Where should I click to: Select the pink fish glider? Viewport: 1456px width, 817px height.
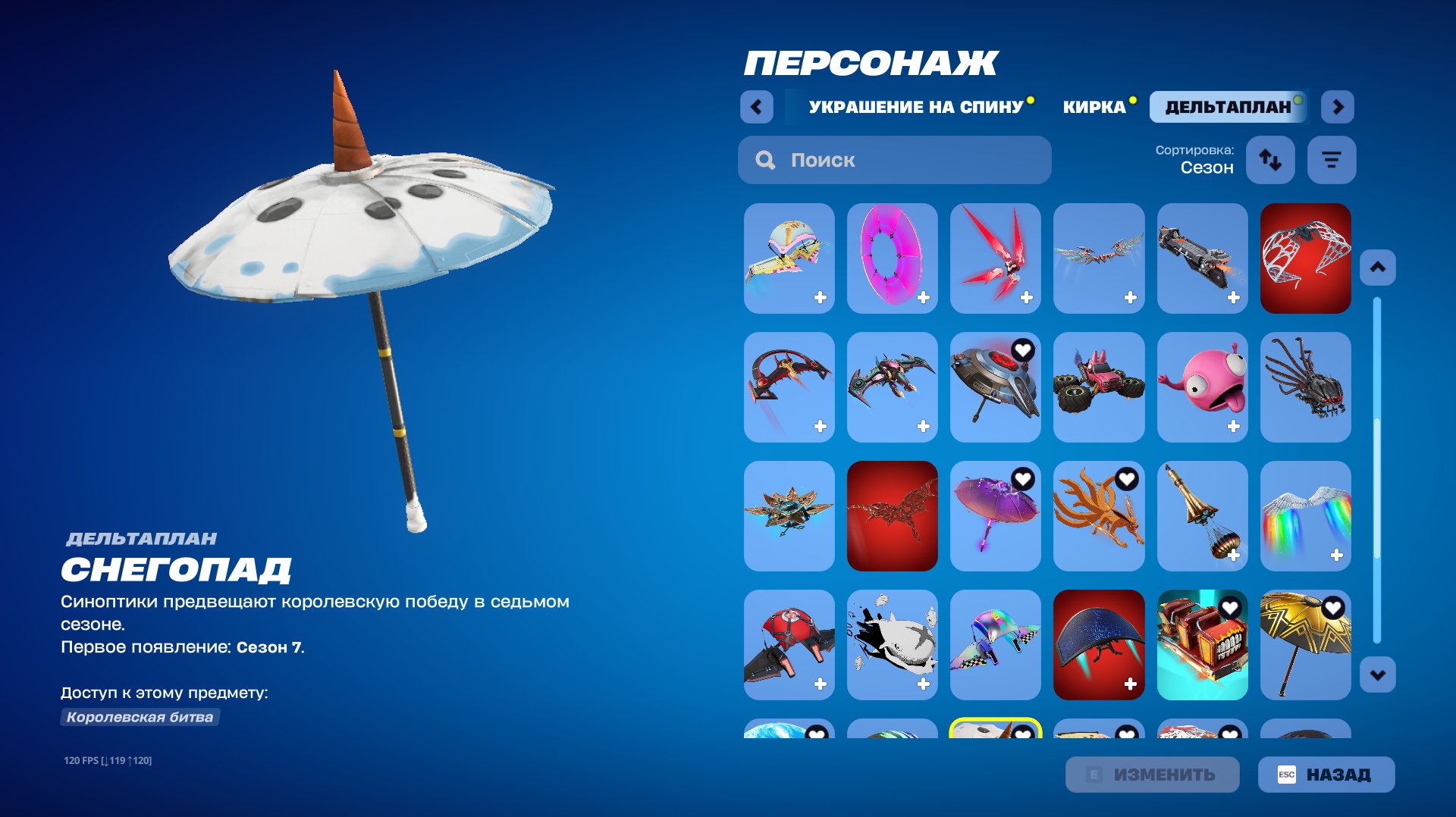[x=1202, y=387]
